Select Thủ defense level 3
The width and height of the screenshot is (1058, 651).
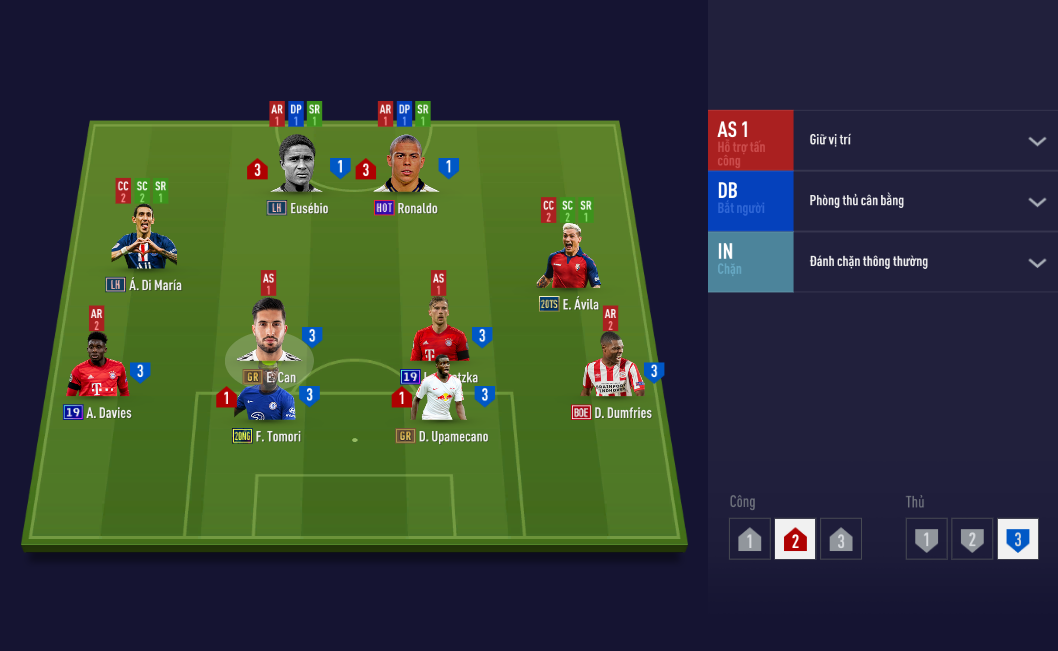pyautogui.click(x=1018, y=540)
